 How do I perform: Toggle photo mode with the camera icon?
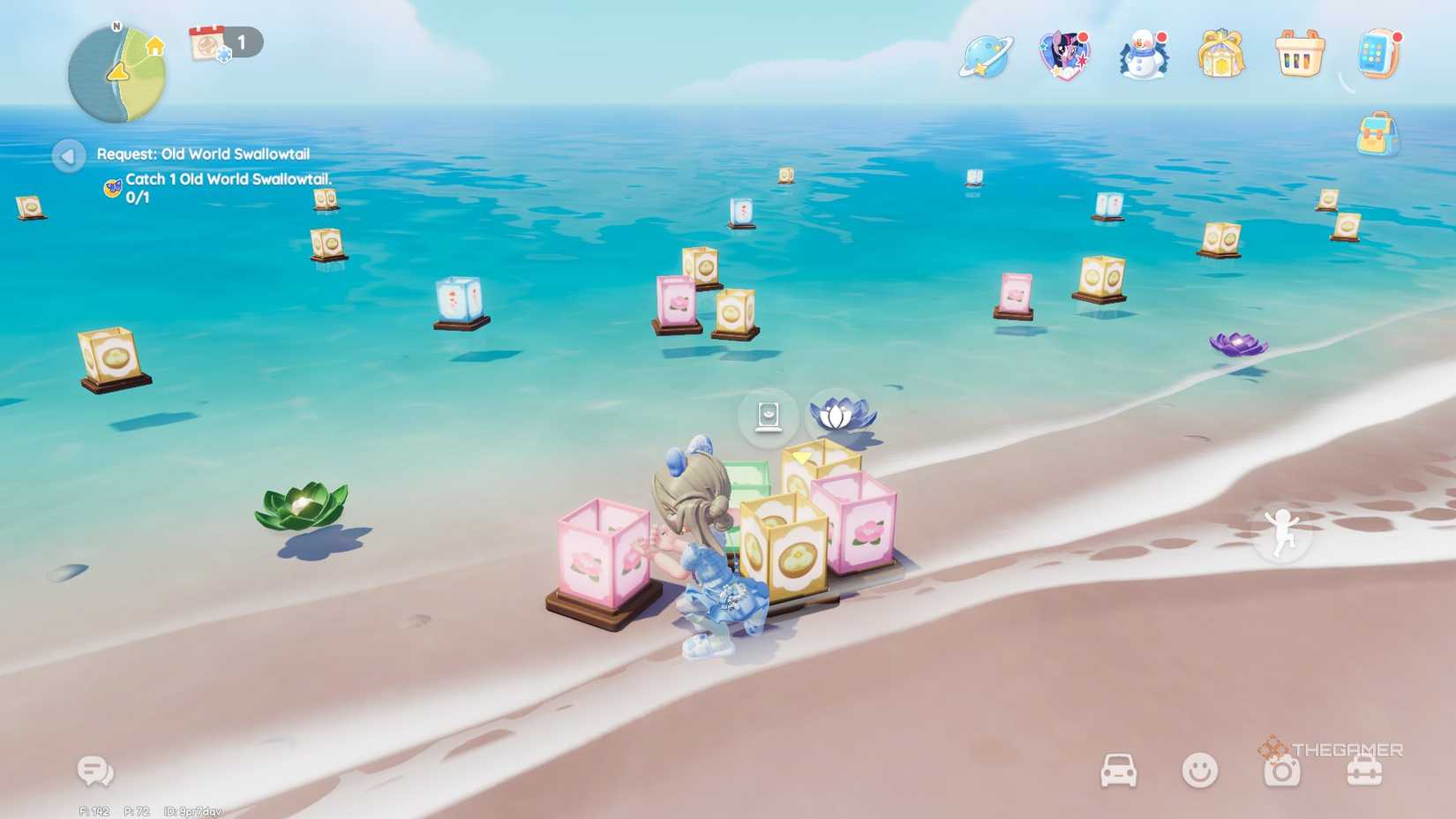[x=1281, y=770]
